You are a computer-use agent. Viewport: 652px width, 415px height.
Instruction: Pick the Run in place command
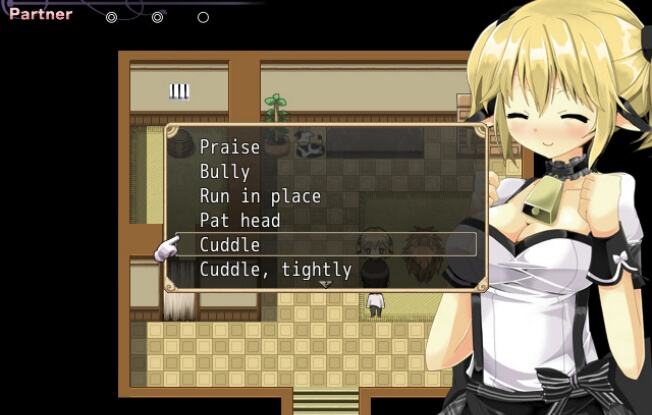[260, 196]
